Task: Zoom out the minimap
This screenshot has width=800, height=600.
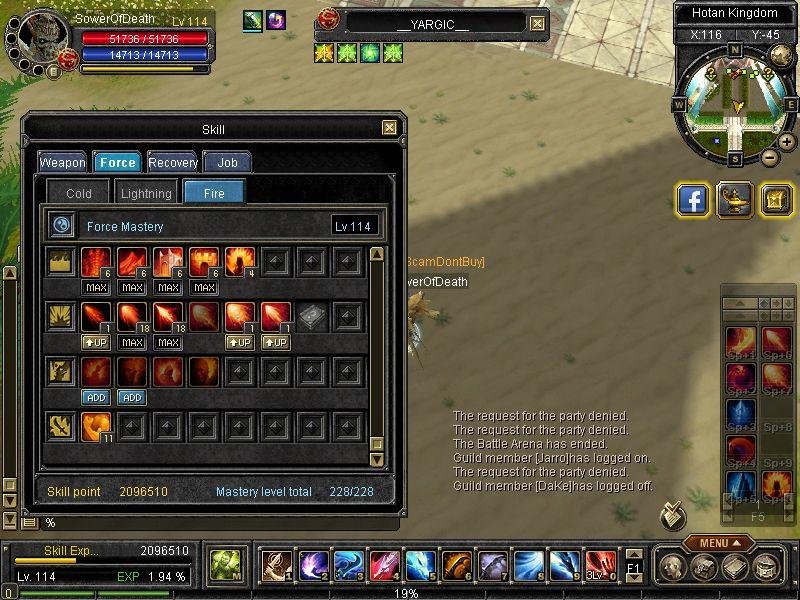Action: [770, 157]
